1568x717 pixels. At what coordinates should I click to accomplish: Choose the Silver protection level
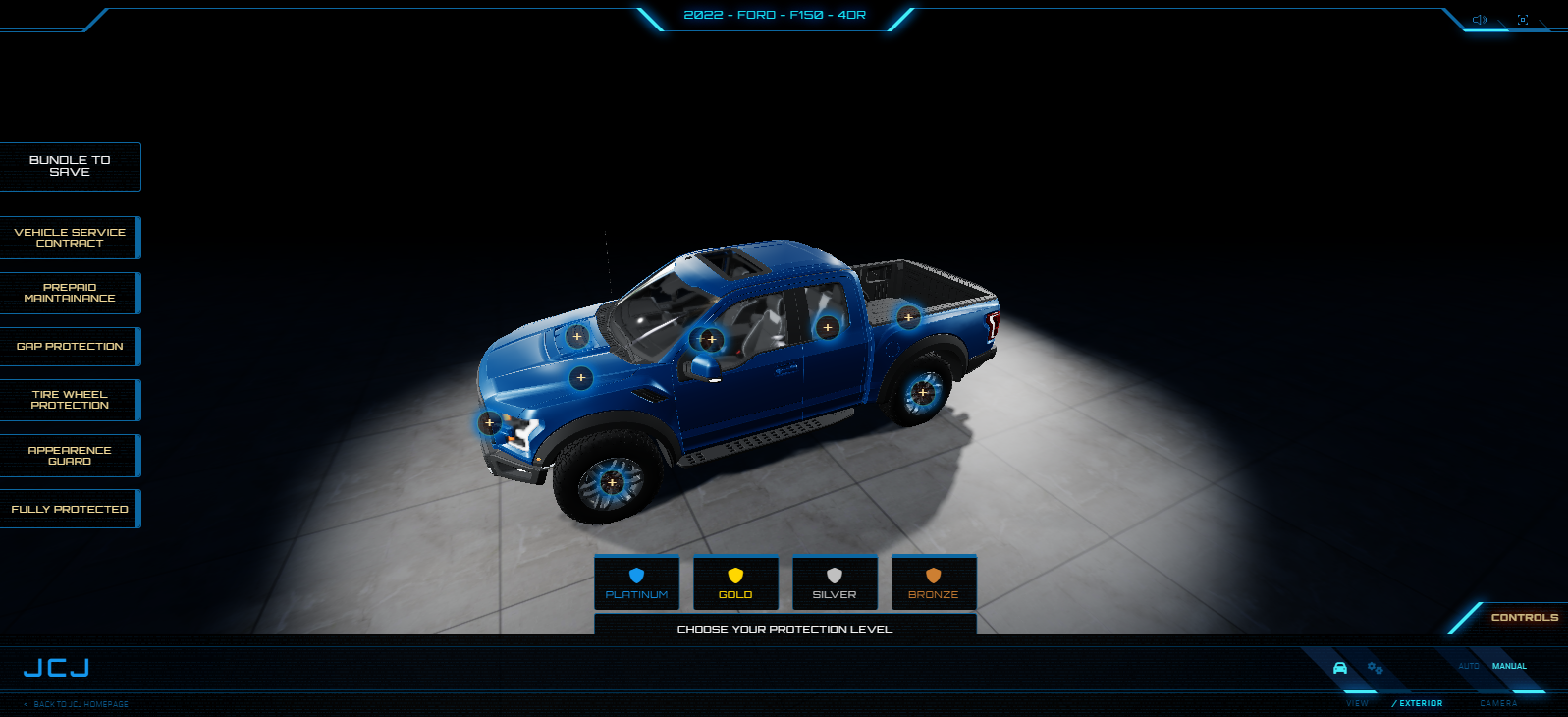pyautogui.click(x=835, y=582)
